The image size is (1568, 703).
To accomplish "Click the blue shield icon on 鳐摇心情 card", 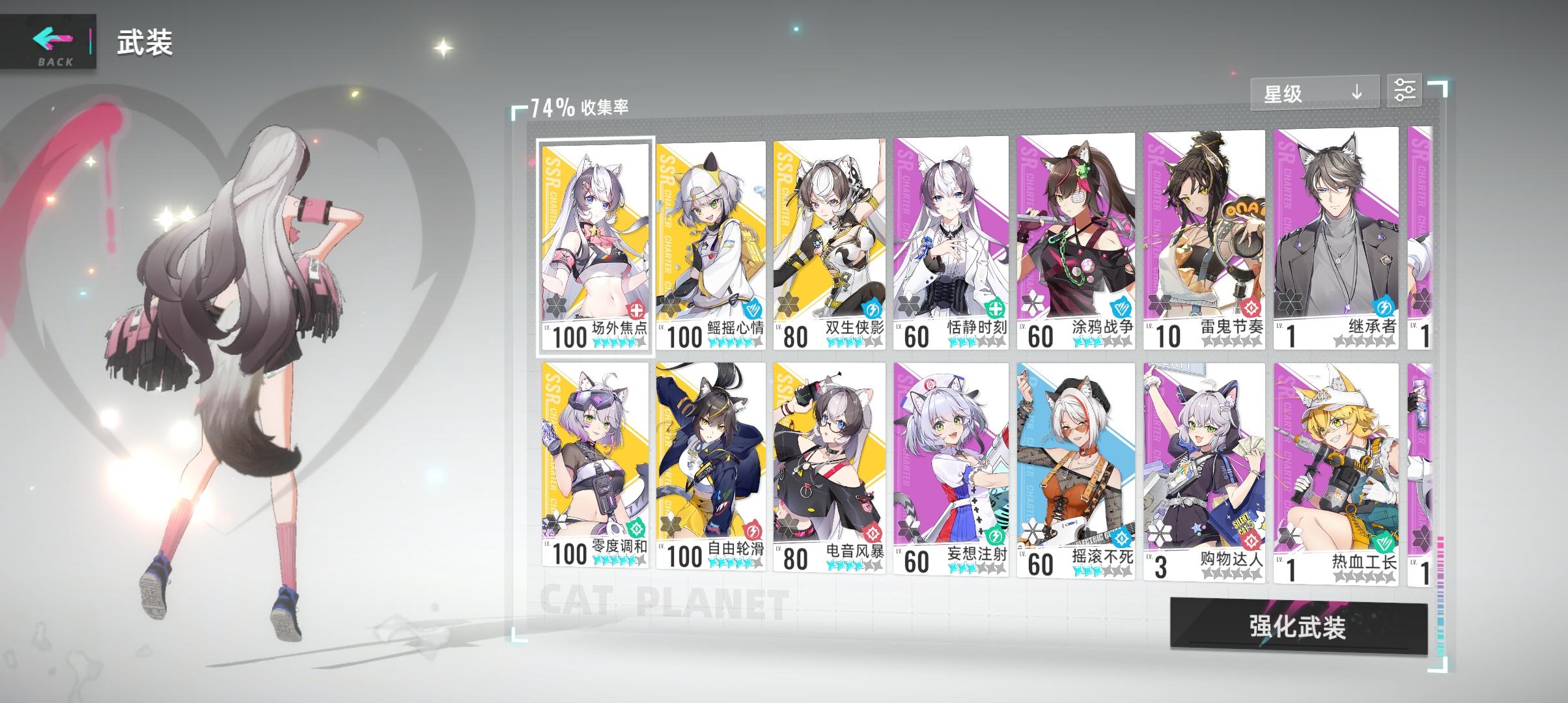I will coord(751,309).
